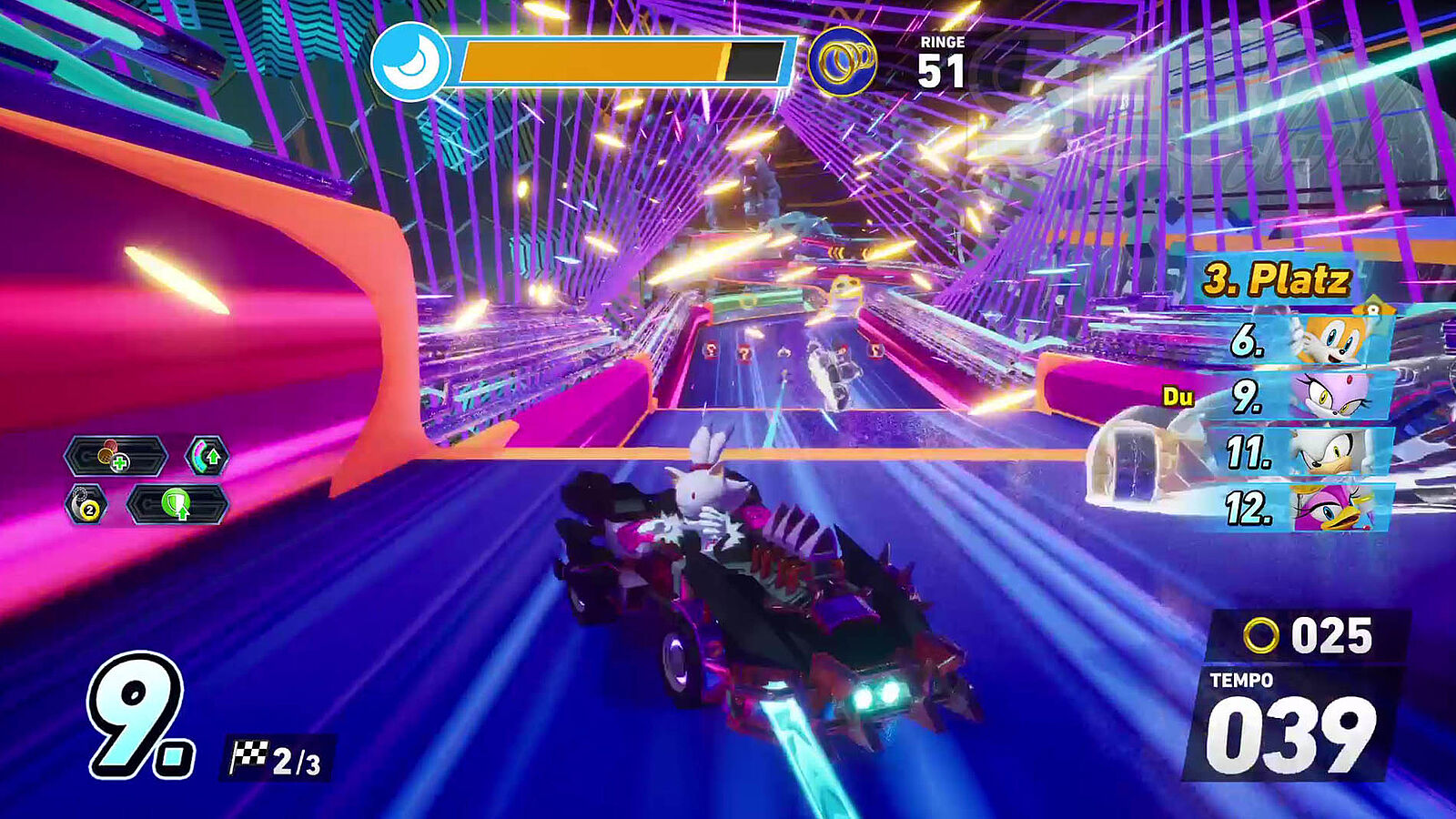Click the 3. Platz team rank banner

coord(1276,279)
